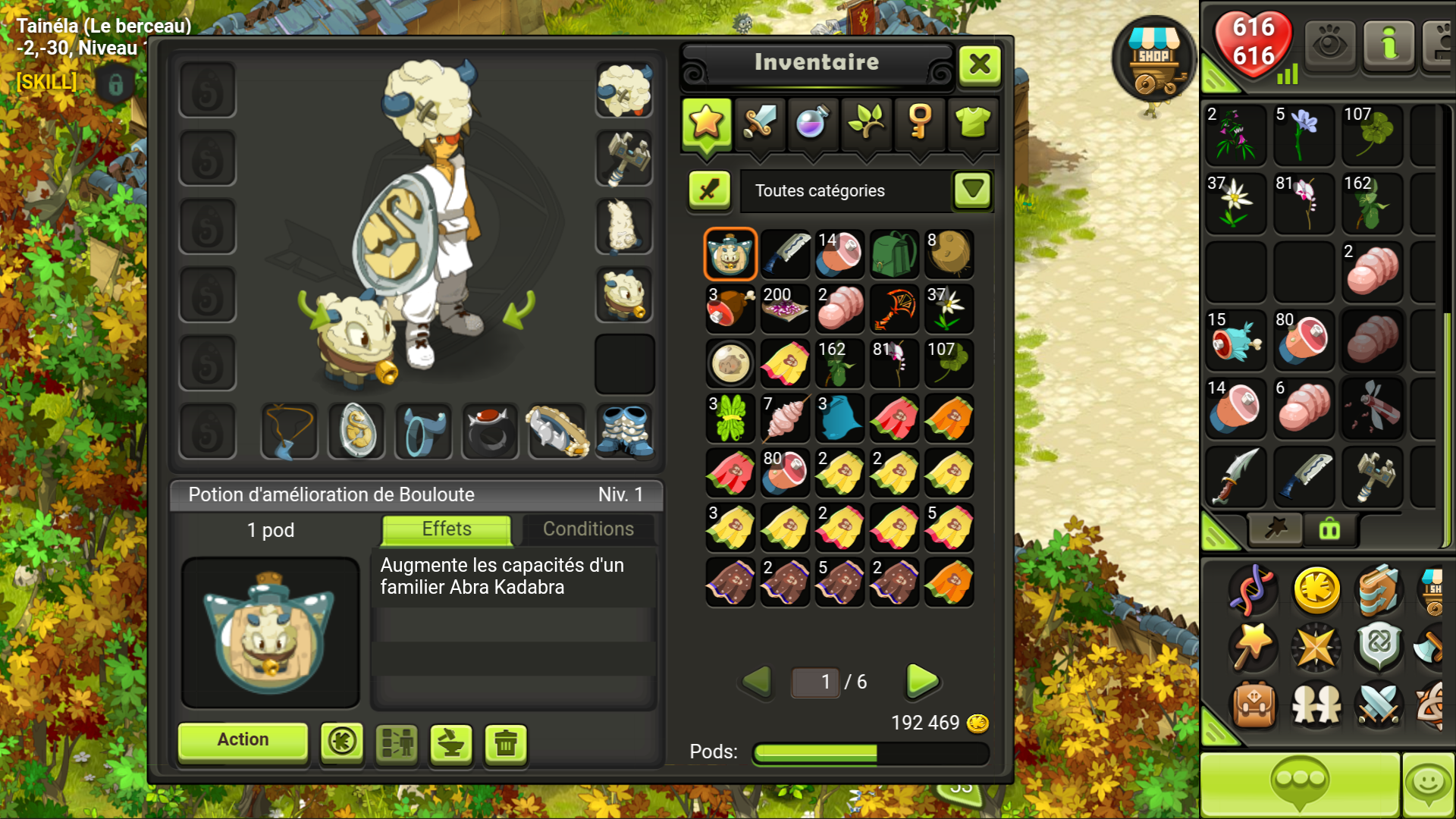This screenshot has width=1456, height=819.
Task: Click the trash can delete button
Action: point(506,743)
